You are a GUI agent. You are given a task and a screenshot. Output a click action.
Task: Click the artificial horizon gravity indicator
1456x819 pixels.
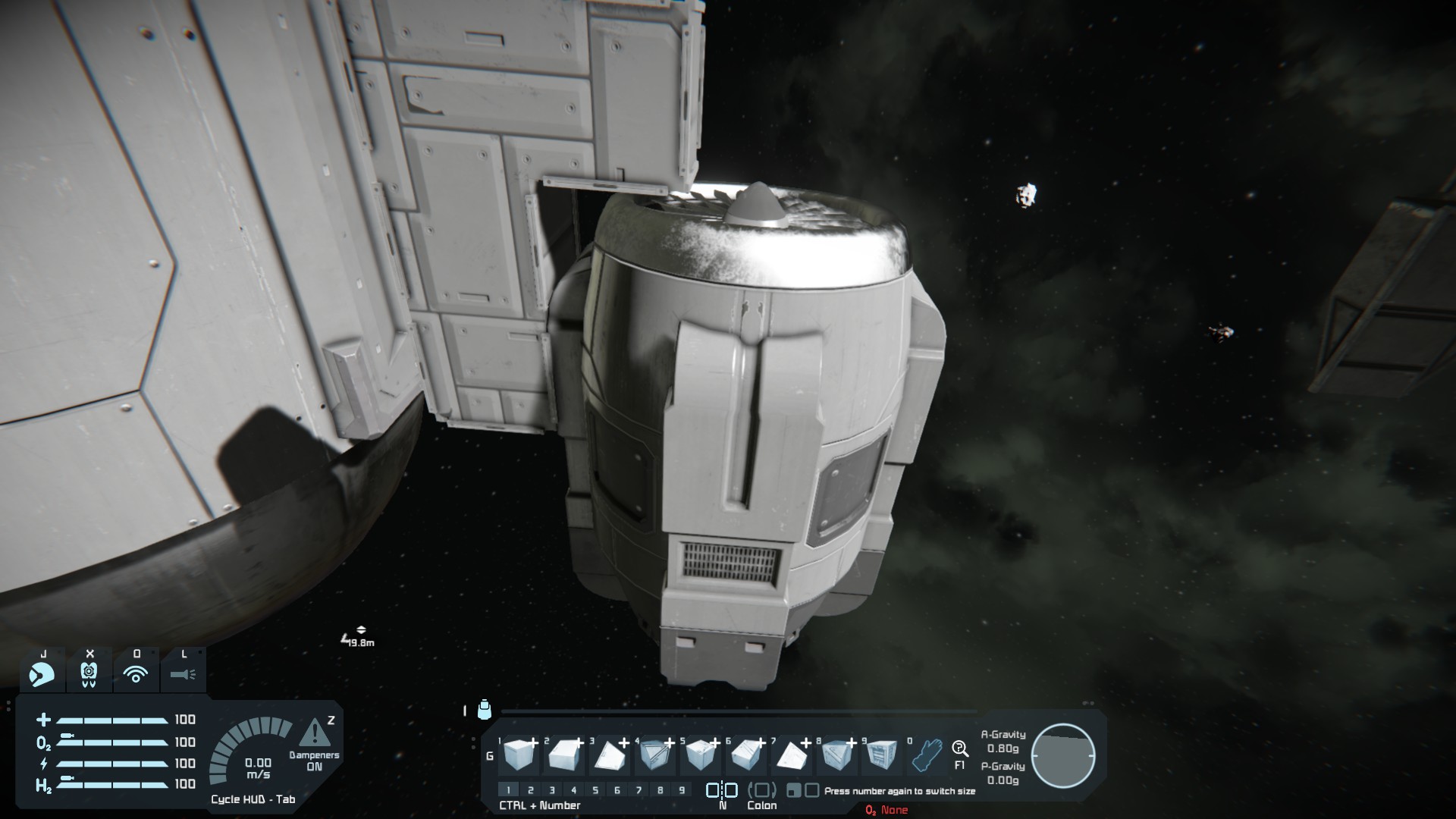coord(1063,756)
